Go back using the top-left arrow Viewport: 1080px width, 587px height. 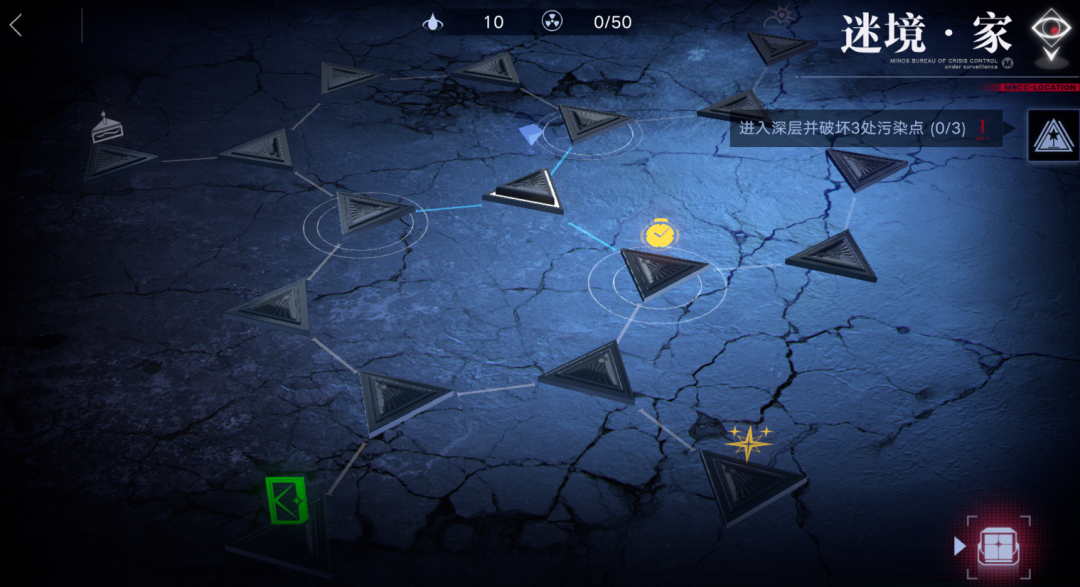16,26
